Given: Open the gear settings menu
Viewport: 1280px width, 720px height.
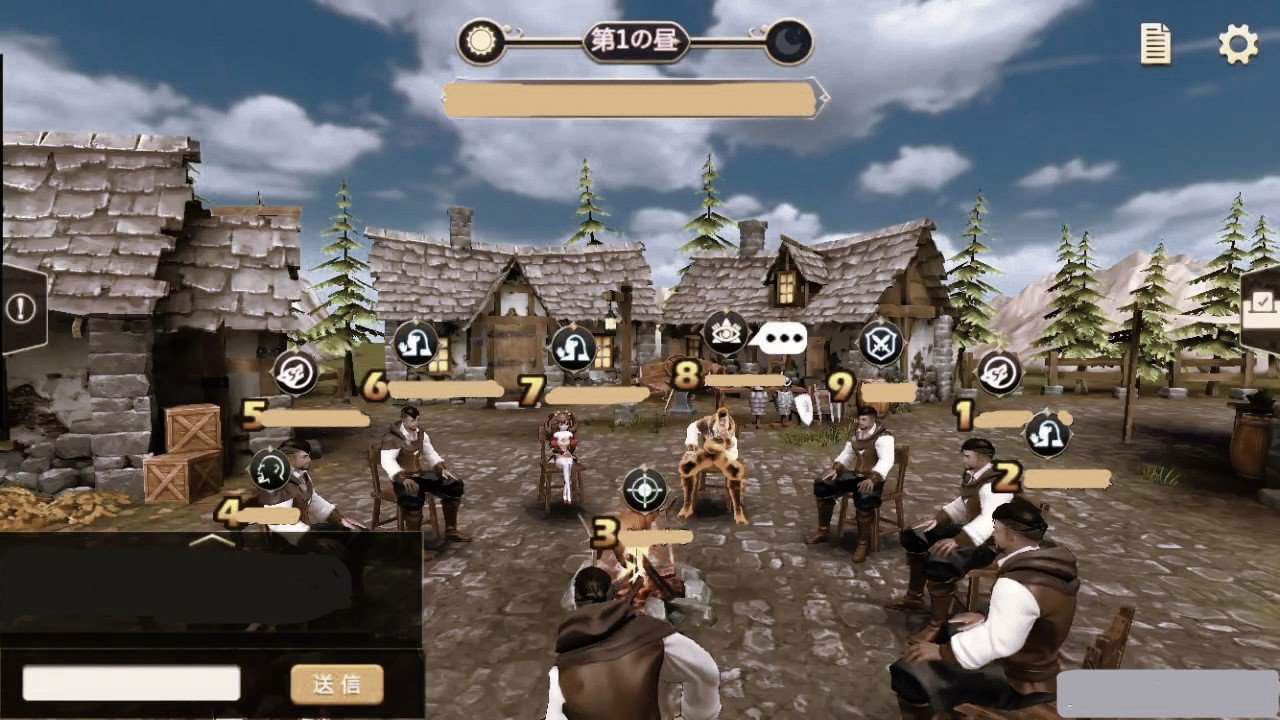Looking at the screenshot, I should coord(1238,45).
